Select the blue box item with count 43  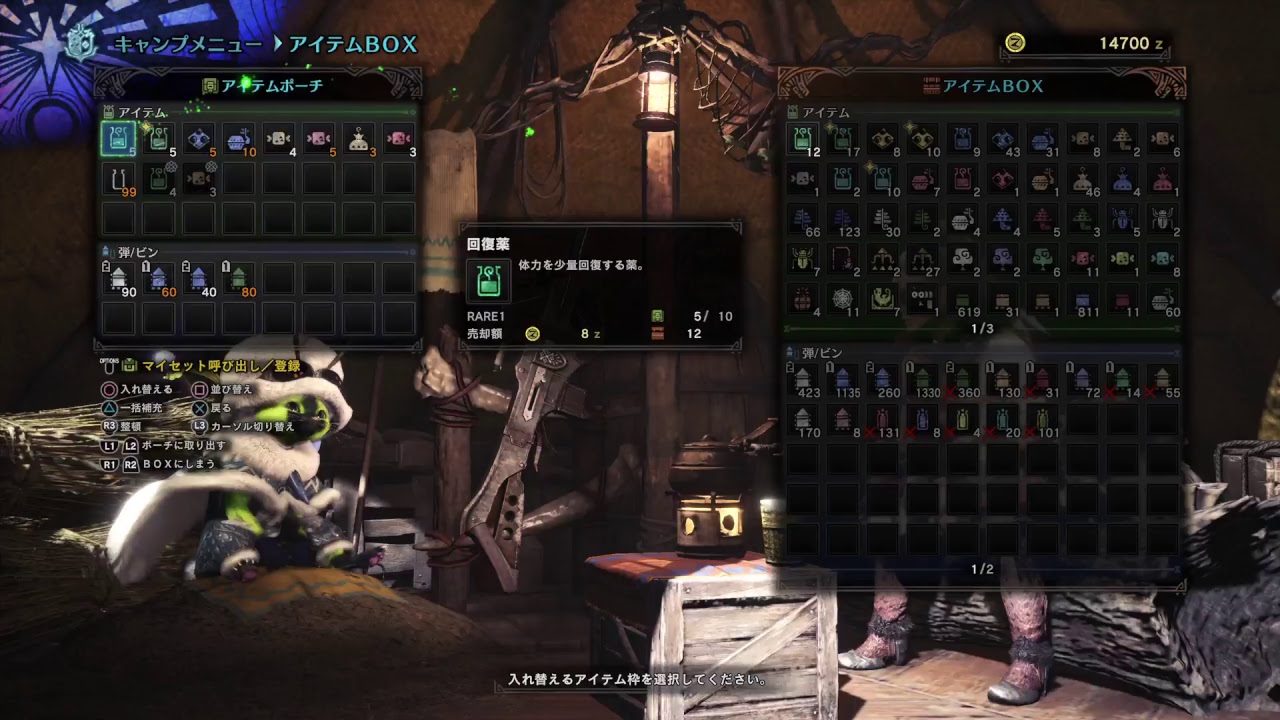pyautogui.click(x=1003, y=139)
